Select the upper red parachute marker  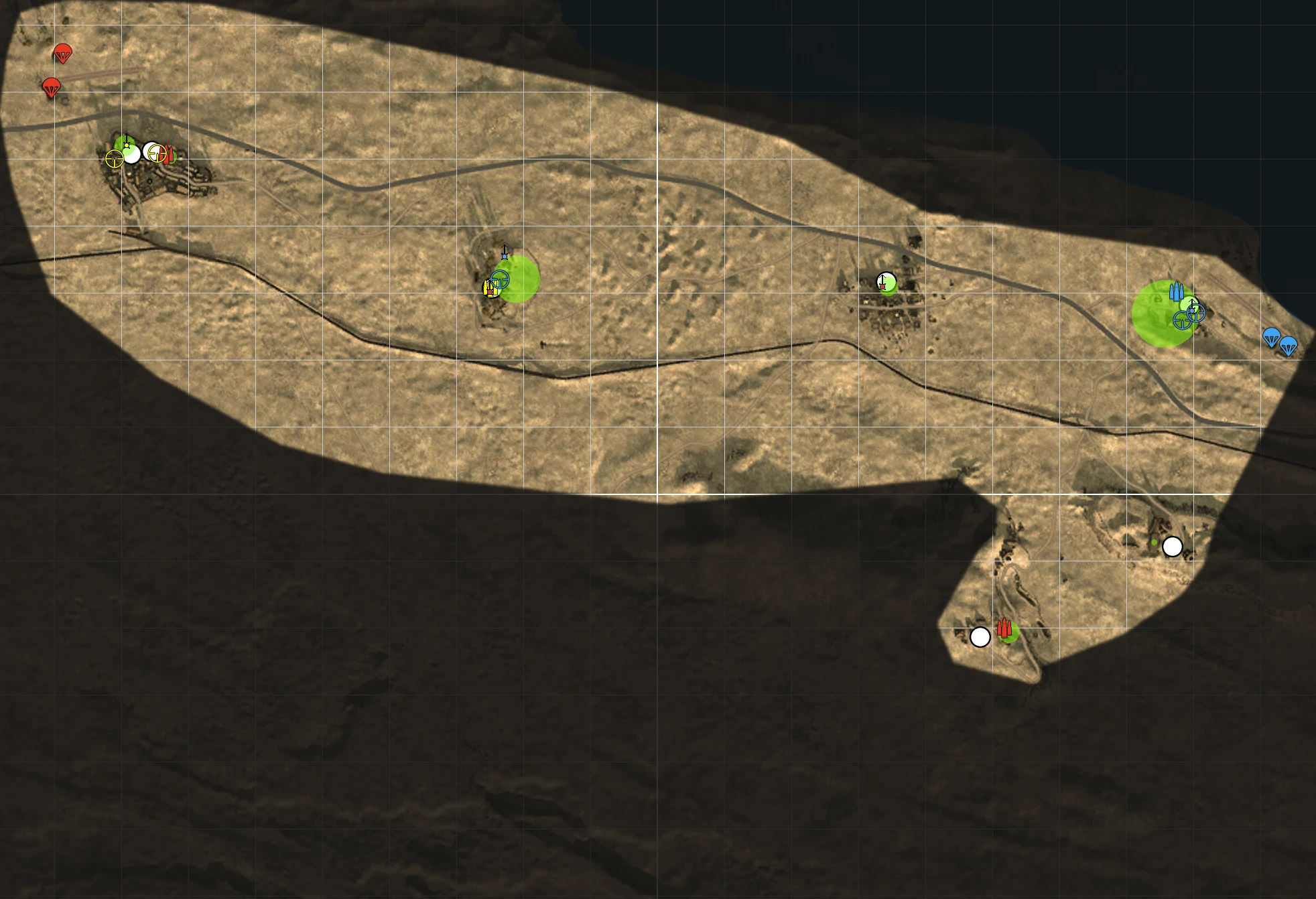click(62, 53)
